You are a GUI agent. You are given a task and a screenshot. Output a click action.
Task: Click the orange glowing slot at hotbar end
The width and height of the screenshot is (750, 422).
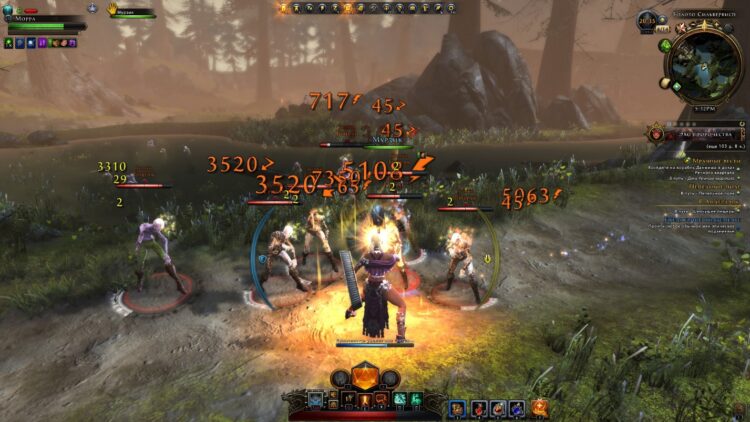tap(541, 407)
